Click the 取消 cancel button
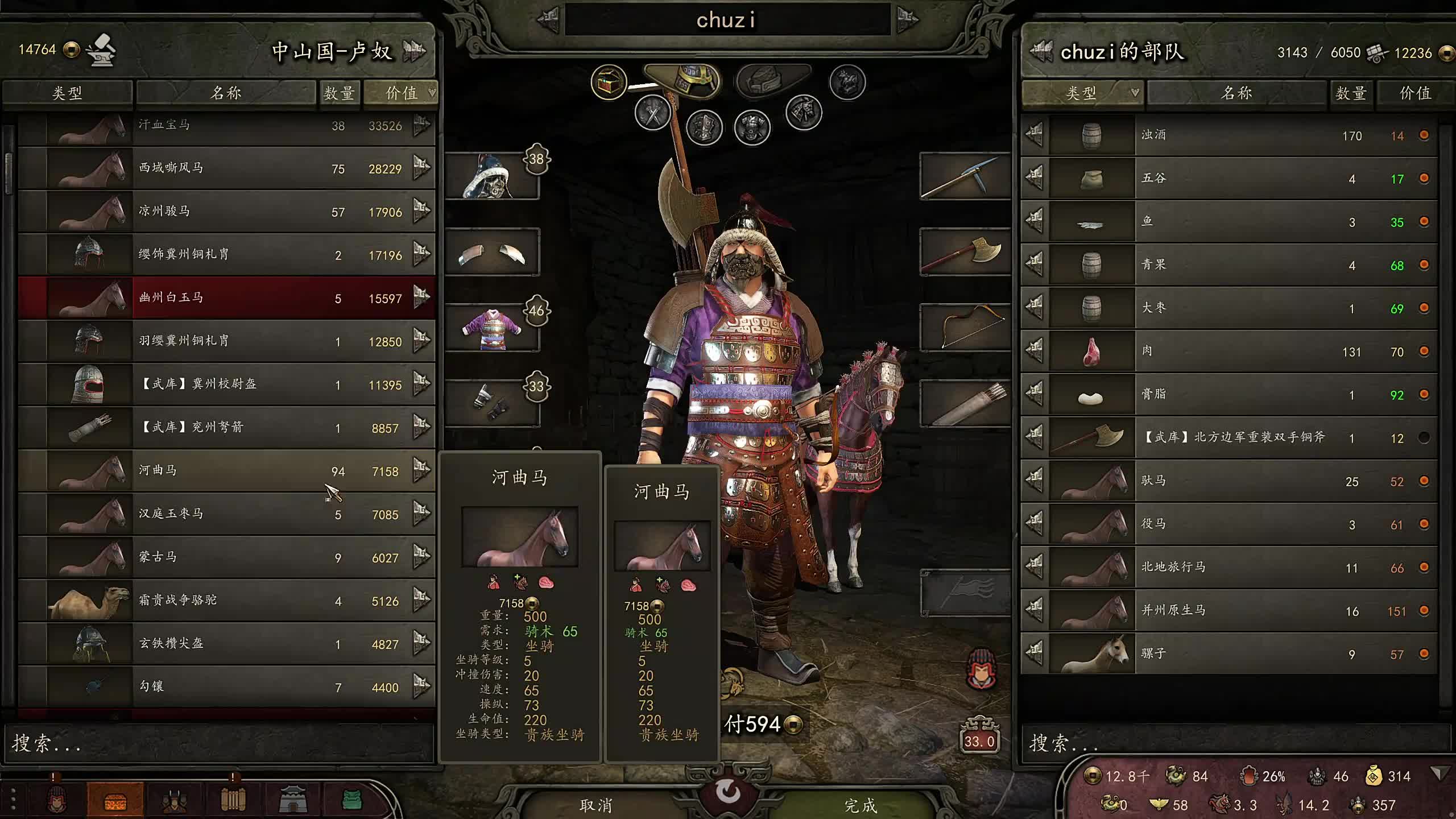1456x819 pixels. tap(595, 805)
